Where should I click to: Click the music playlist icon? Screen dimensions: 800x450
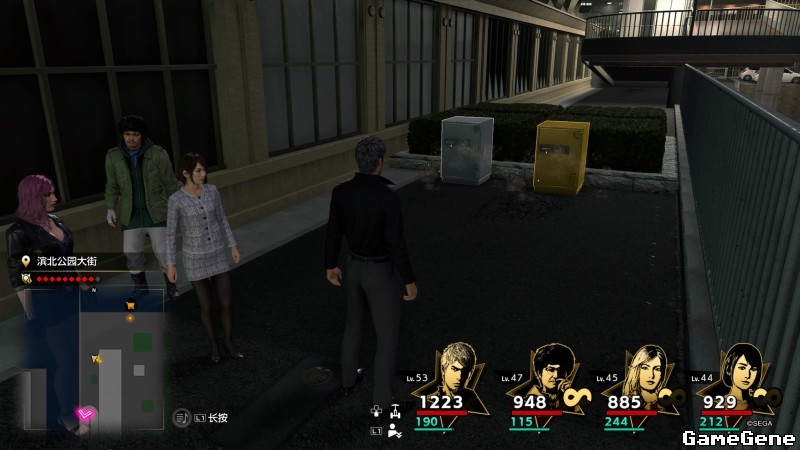(182, 417)
